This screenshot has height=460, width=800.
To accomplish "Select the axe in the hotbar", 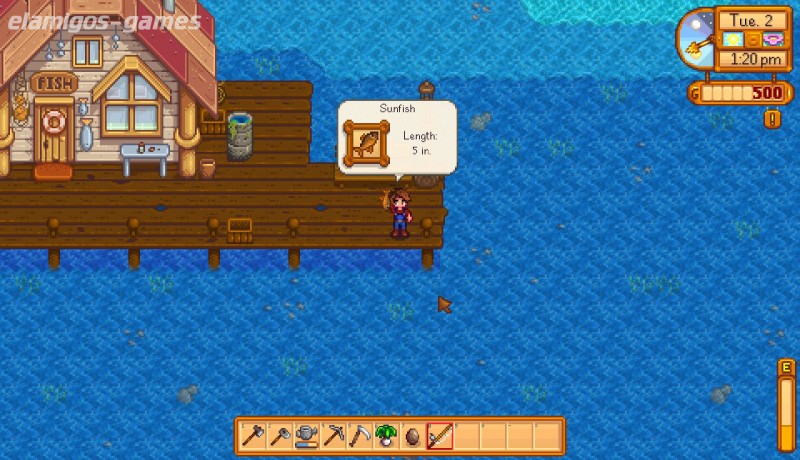I will [x=254, y=436].
